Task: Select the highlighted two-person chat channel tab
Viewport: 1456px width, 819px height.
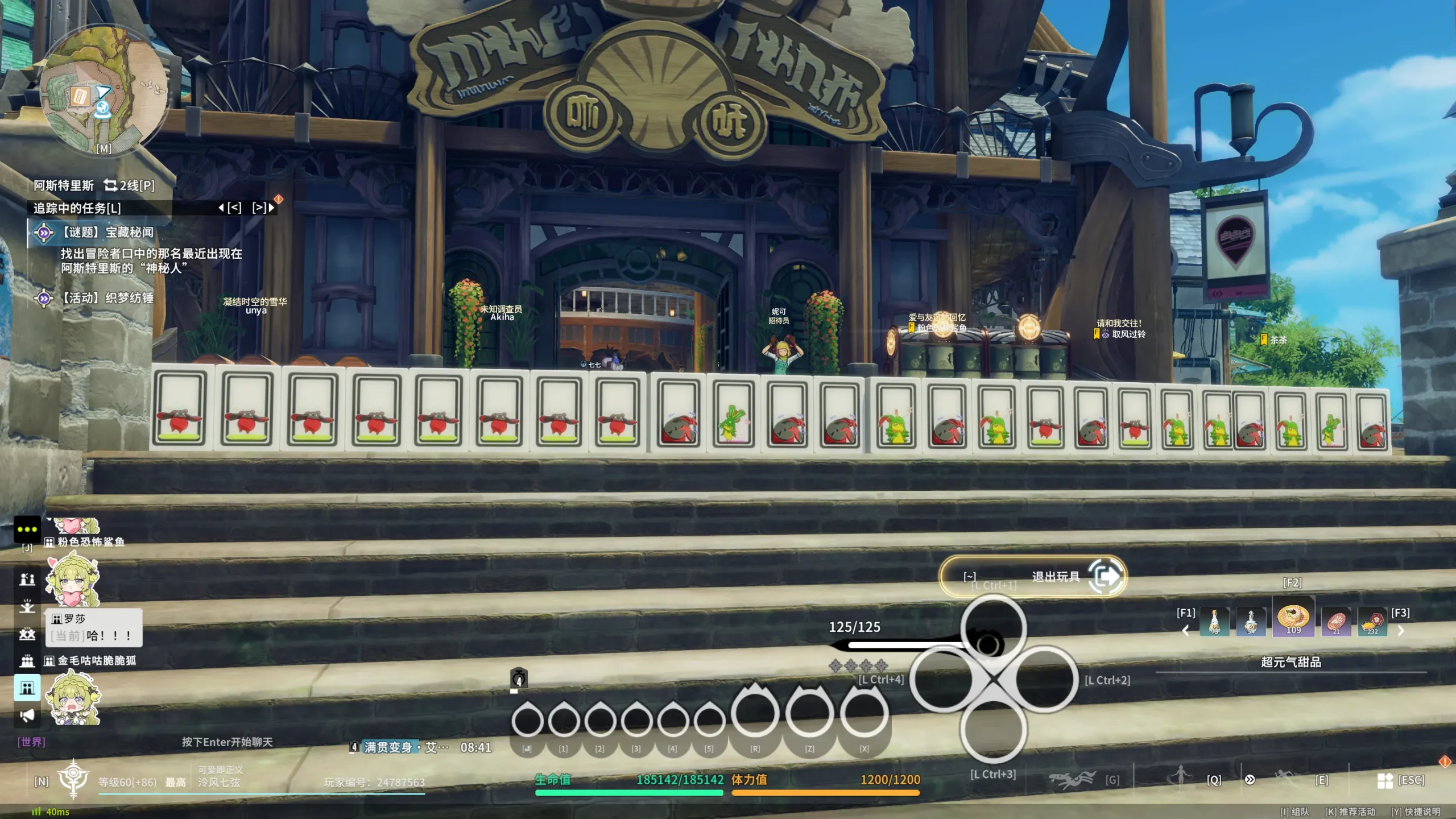Action: (27, 688)
